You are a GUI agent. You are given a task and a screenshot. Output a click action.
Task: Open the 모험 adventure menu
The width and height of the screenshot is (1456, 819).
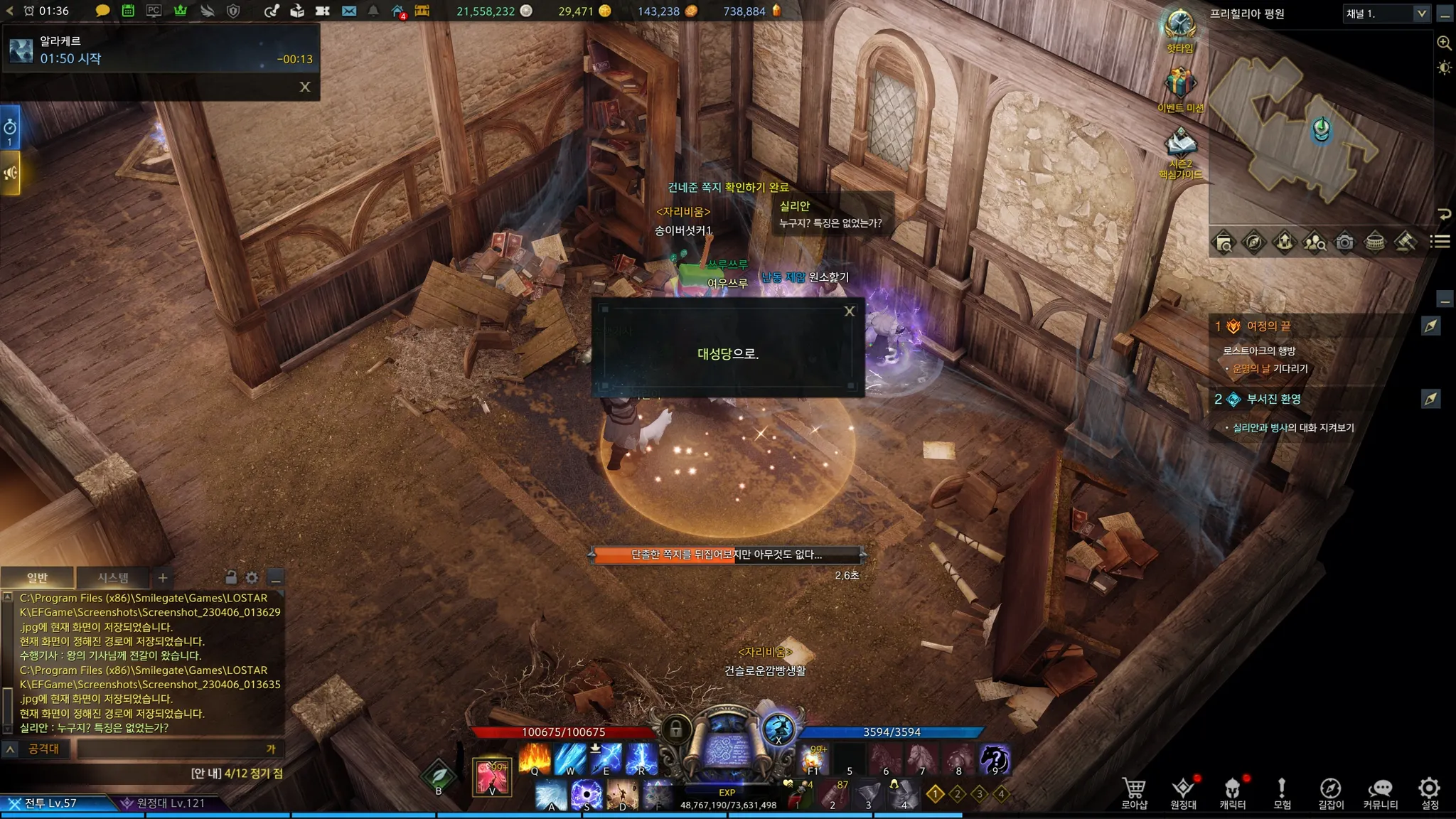1282,793
